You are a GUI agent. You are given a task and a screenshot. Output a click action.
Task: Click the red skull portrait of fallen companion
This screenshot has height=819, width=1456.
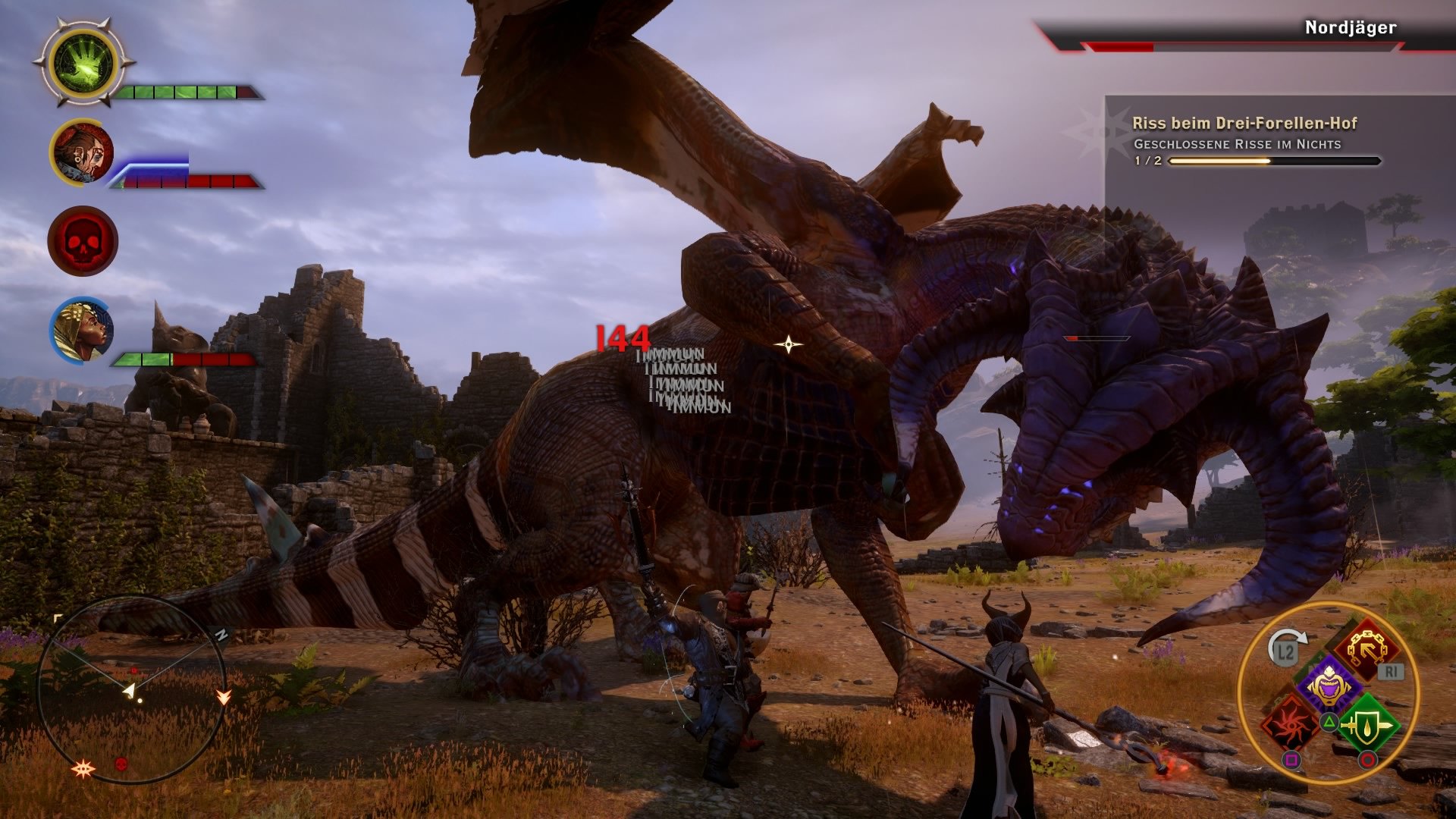(x=83, y=240)
